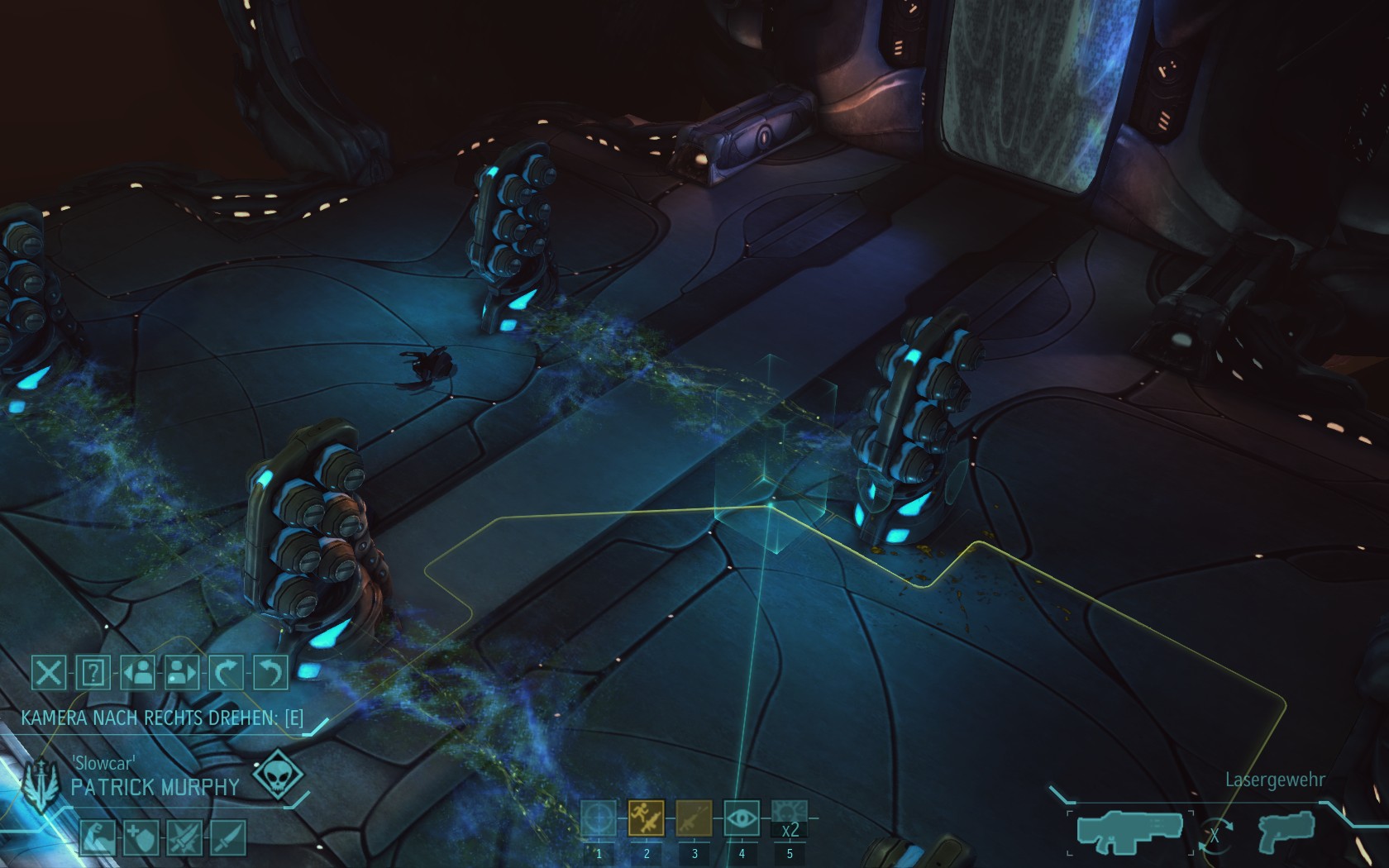View the crossed swords perk icon

pos(184,837)
